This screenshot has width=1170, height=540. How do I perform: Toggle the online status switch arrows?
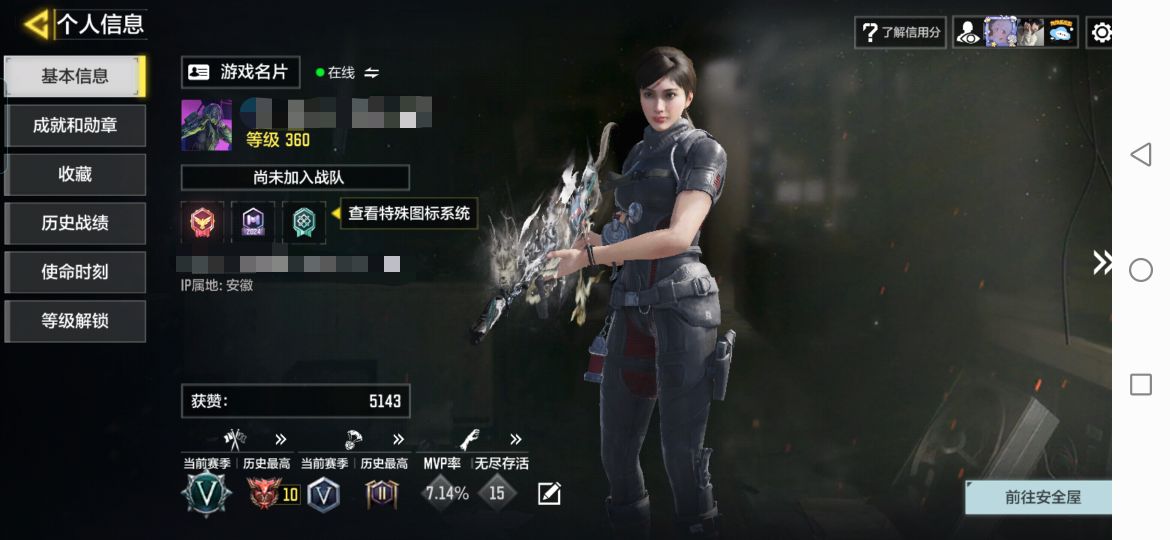[x=372, y=73]
